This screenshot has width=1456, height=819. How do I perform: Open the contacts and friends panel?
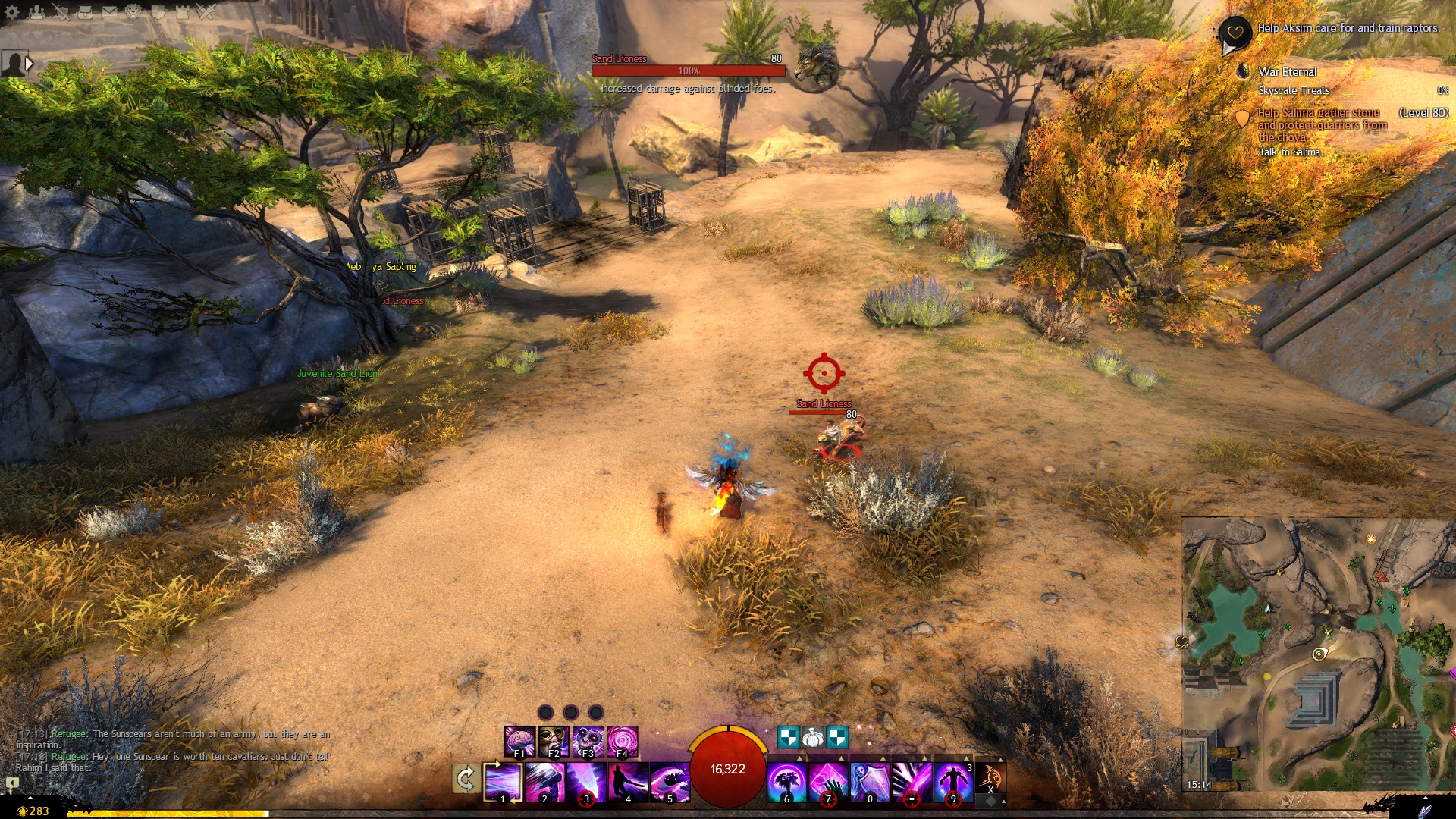36,11
